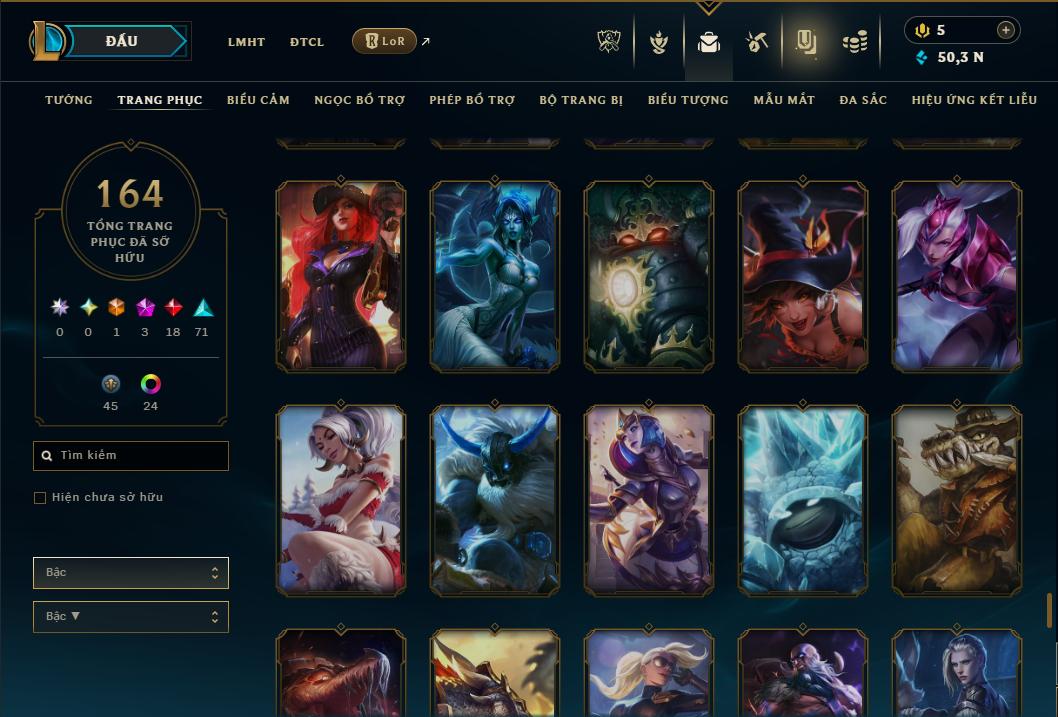Choose the Santa-outfit snow skin card
The width and height of the screenshot is (1058, 717).
tap(341, 499)
